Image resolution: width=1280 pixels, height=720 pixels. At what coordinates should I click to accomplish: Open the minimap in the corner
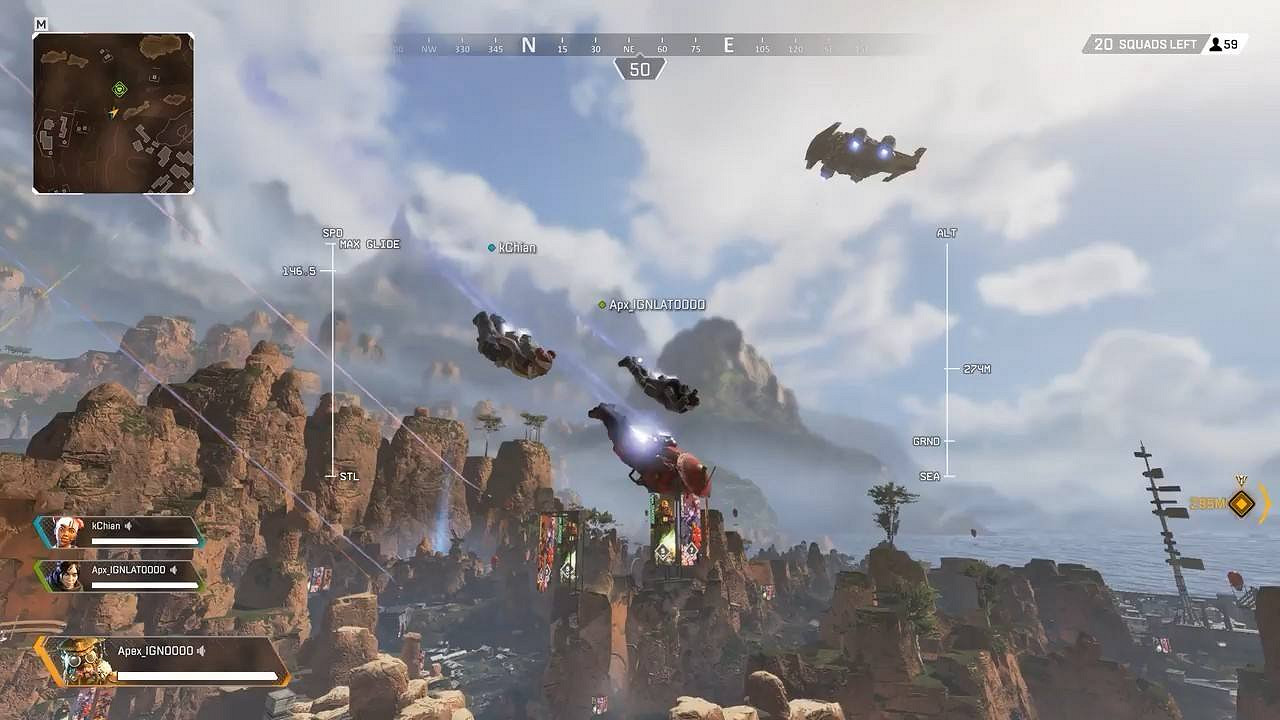112,112
